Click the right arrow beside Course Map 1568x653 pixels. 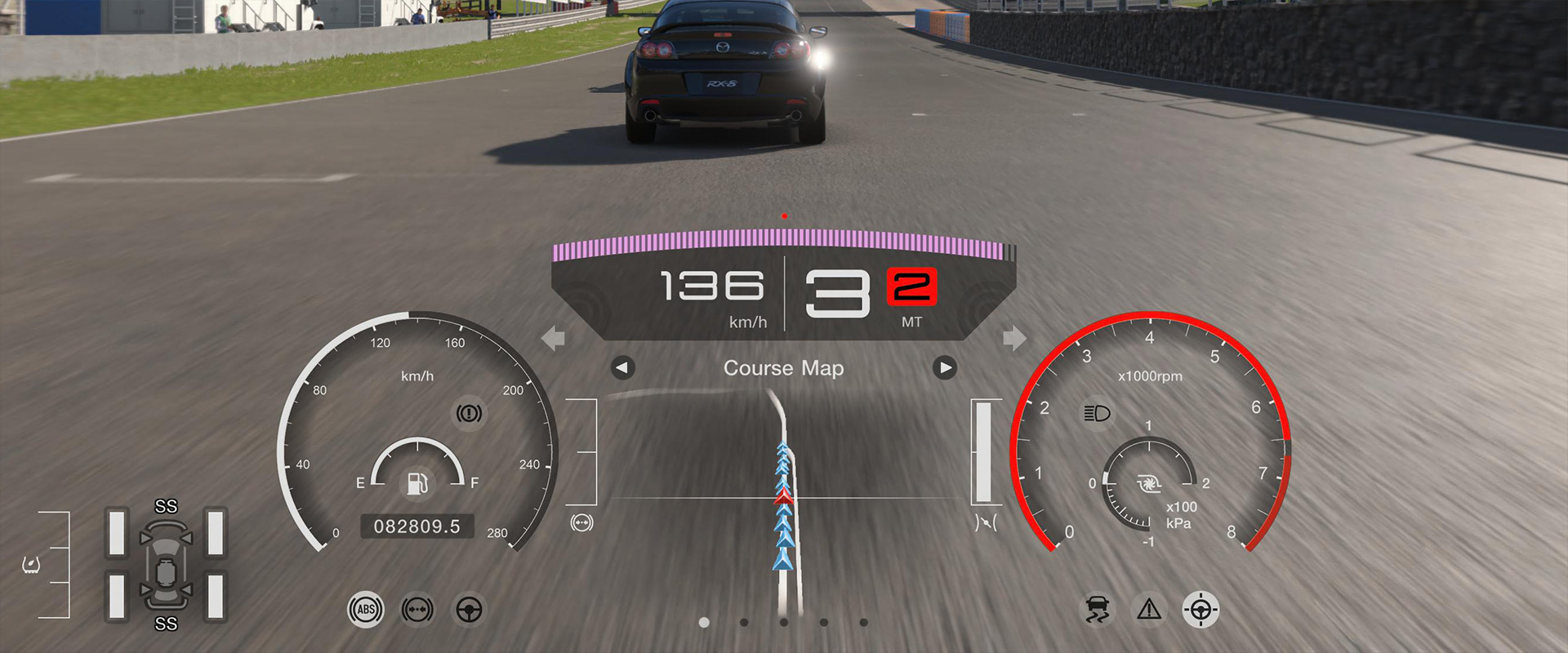click(x=944, y=368)
